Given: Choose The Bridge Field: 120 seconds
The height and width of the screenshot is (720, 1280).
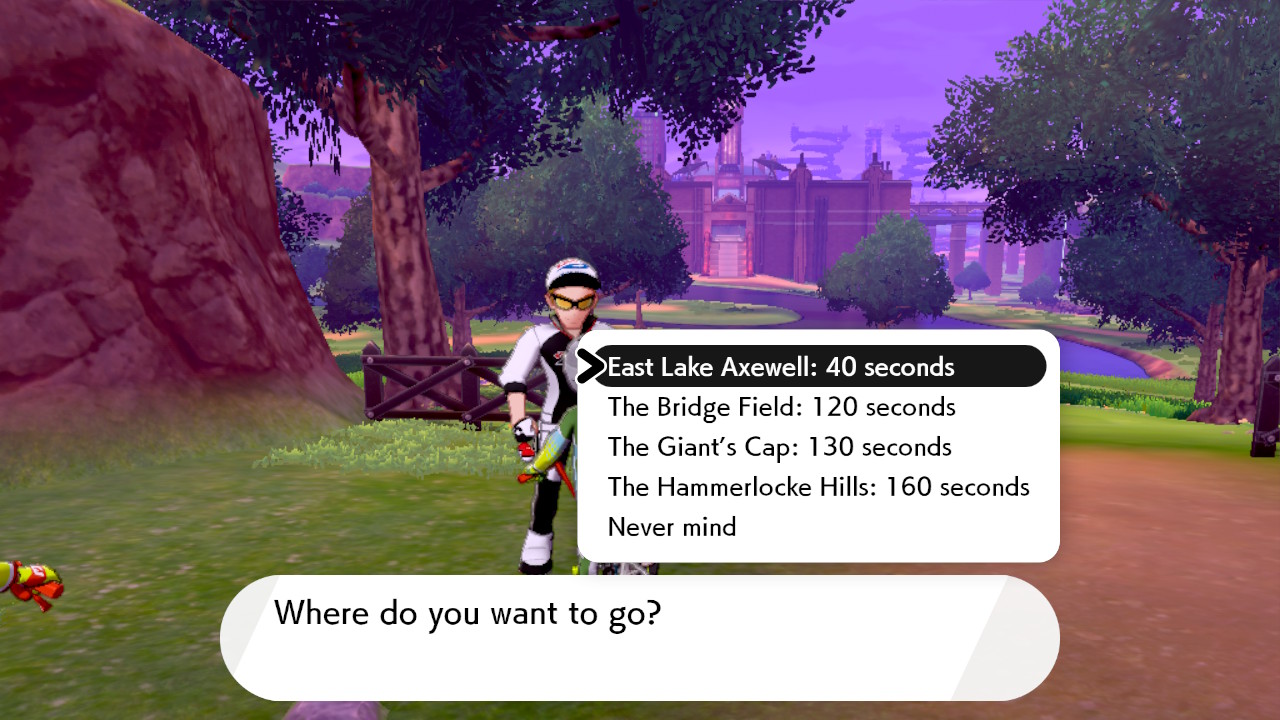Looking at the screenshot, I should [x=781, y=407].
